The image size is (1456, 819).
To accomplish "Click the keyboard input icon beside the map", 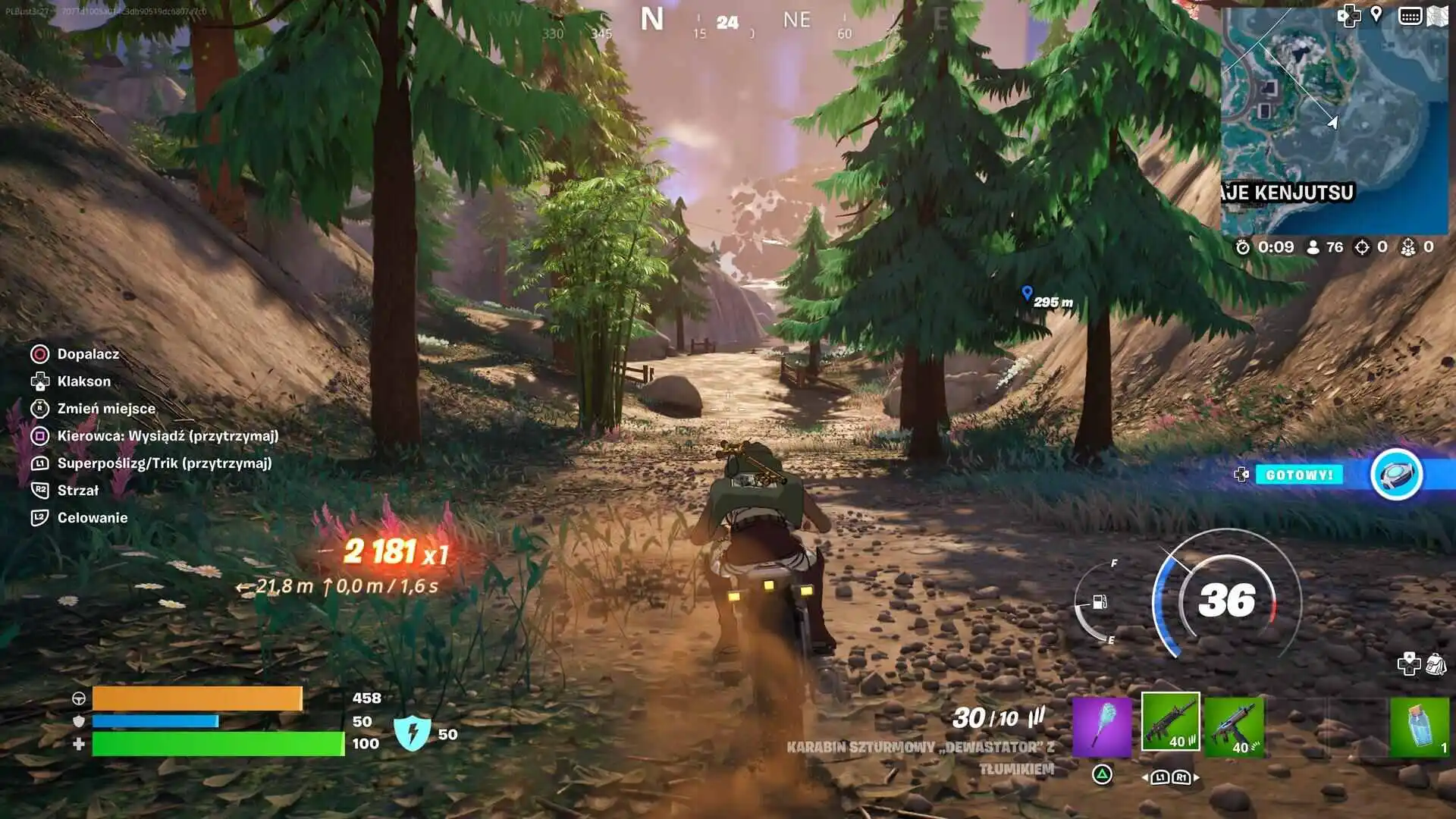I will coord(1410,15).
